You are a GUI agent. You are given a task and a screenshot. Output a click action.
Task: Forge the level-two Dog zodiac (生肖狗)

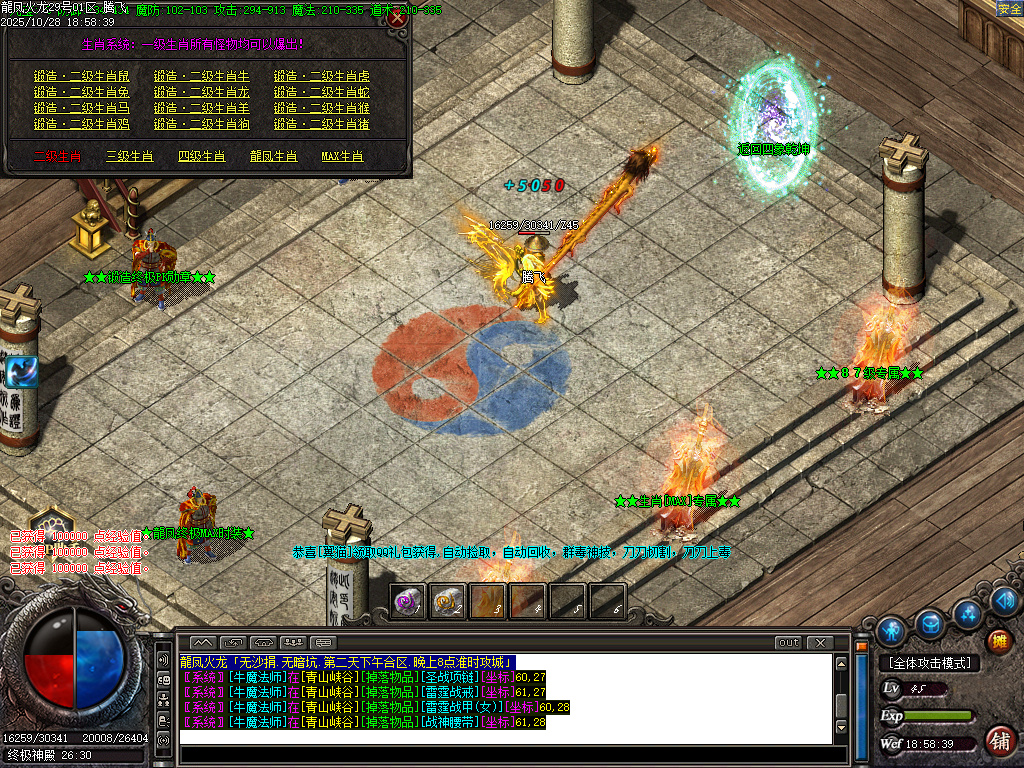pos(202,124)
